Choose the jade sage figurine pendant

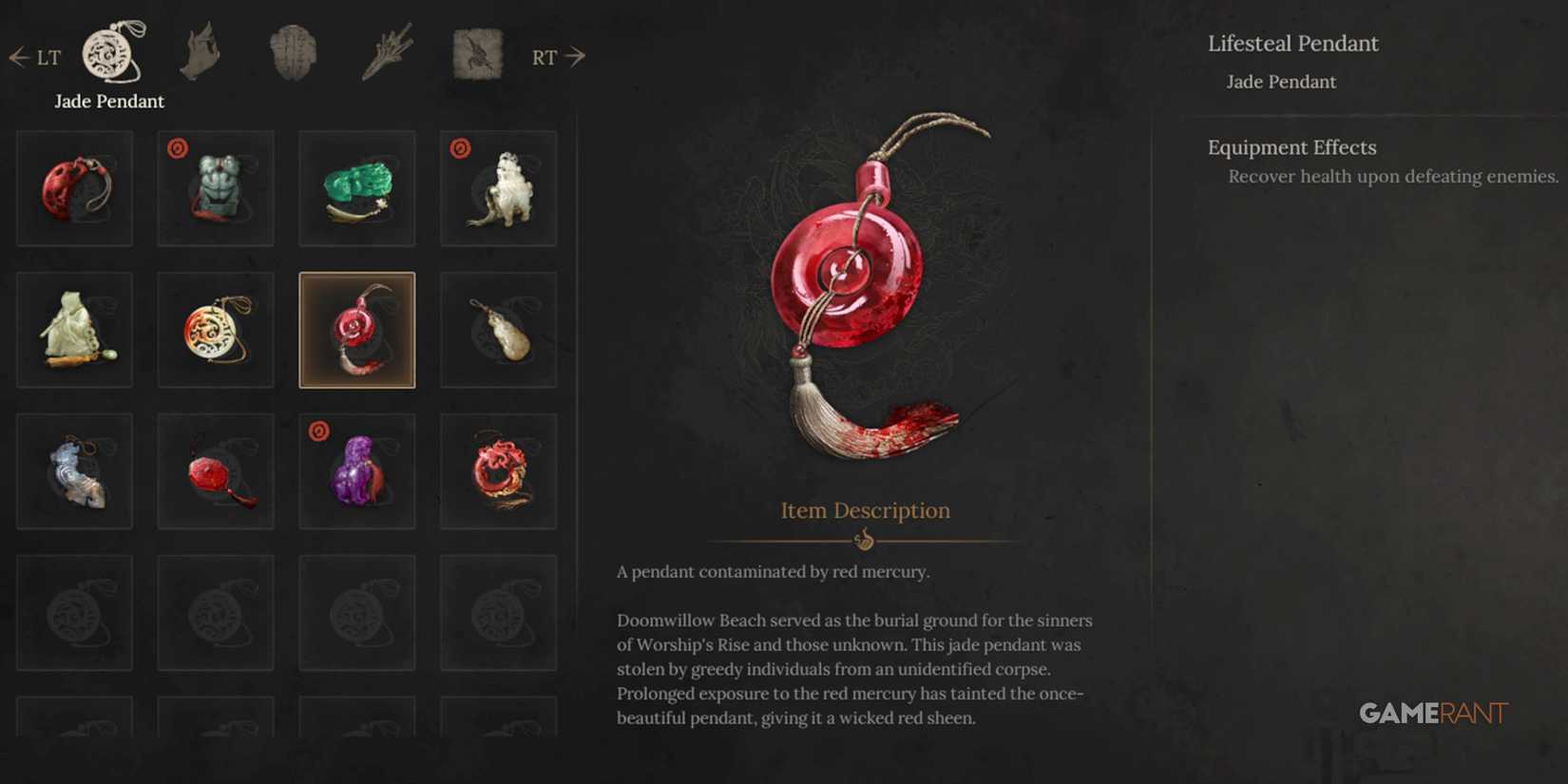[x=74, y=330]
